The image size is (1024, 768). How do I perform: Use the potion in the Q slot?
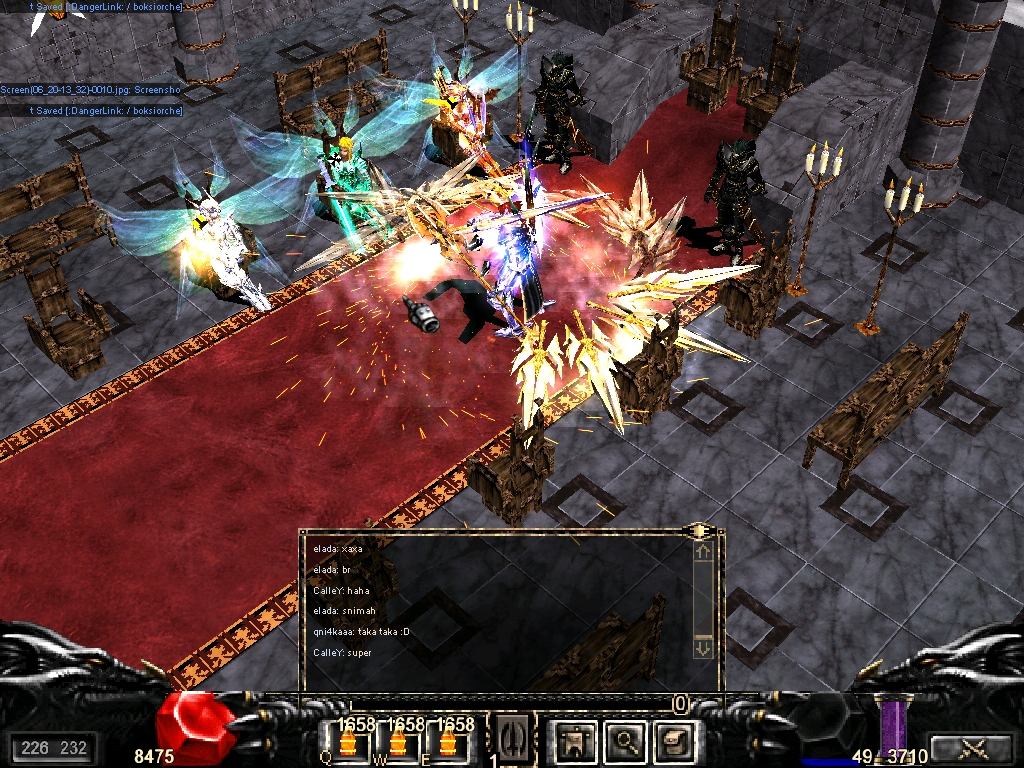pos(349,743)
